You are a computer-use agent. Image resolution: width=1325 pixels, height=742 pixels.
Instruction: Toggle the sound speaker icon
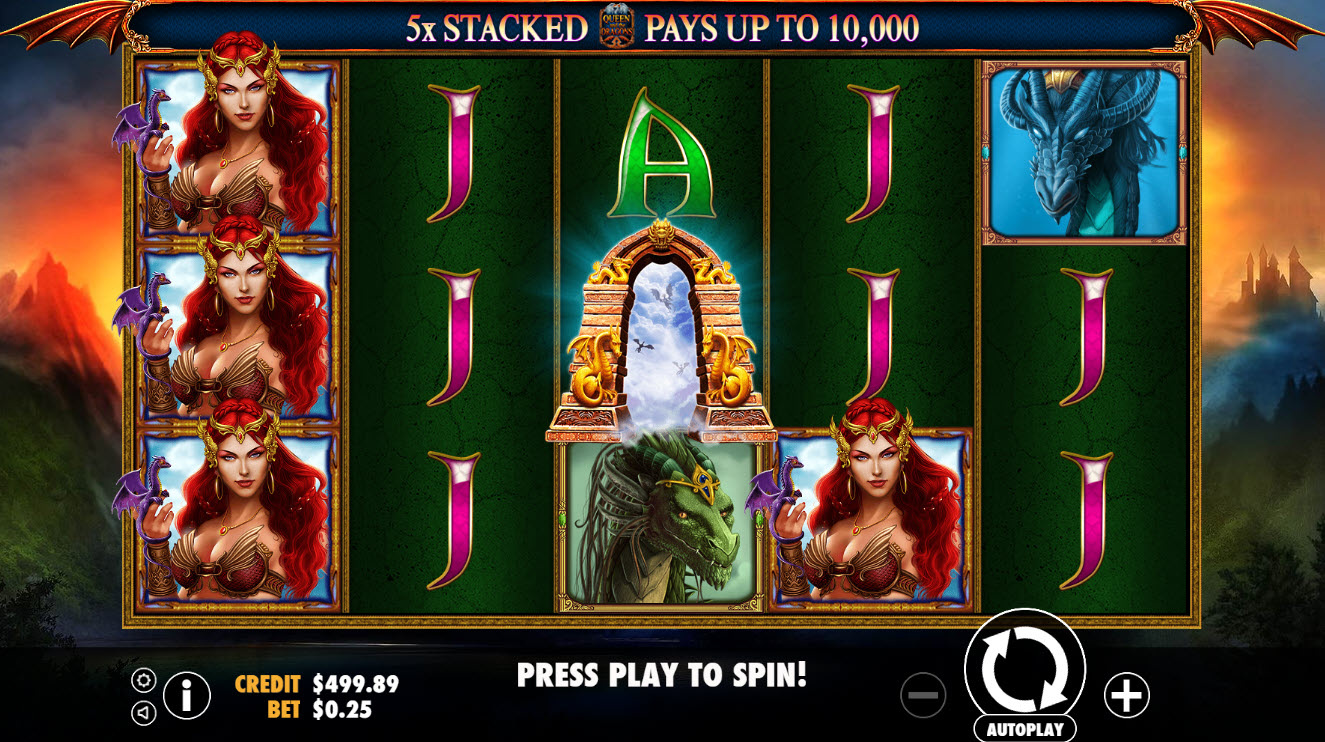click(x=144, y=712)
